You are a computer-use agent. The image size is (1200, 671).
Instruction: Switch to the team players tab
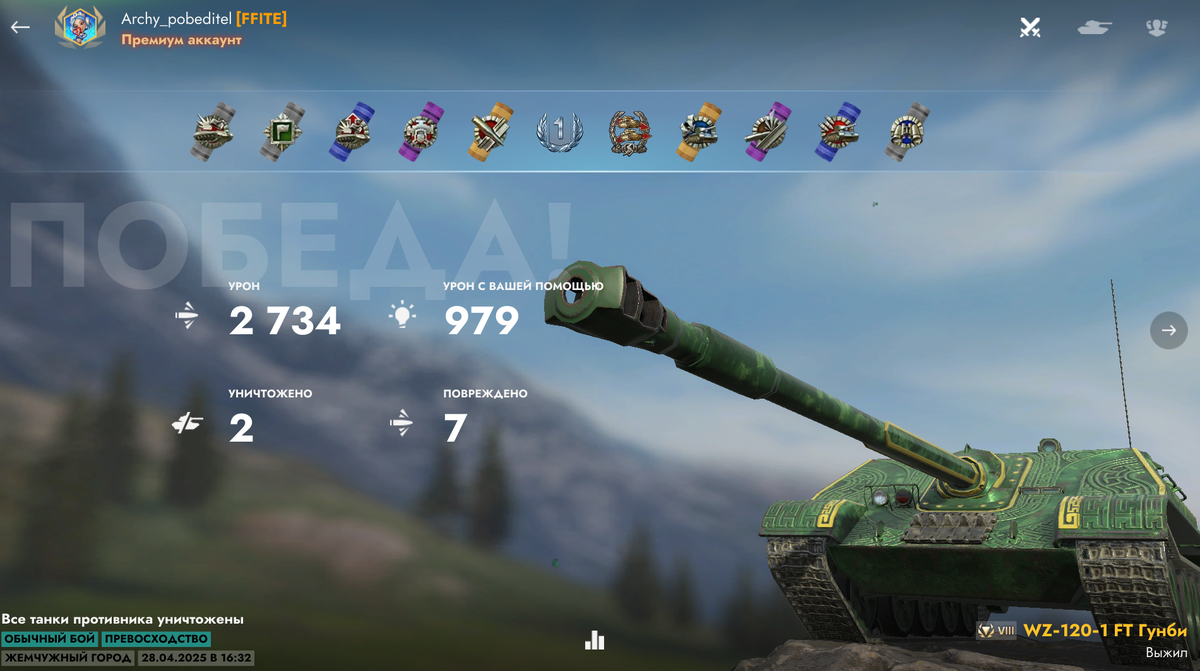point(1157,28)
